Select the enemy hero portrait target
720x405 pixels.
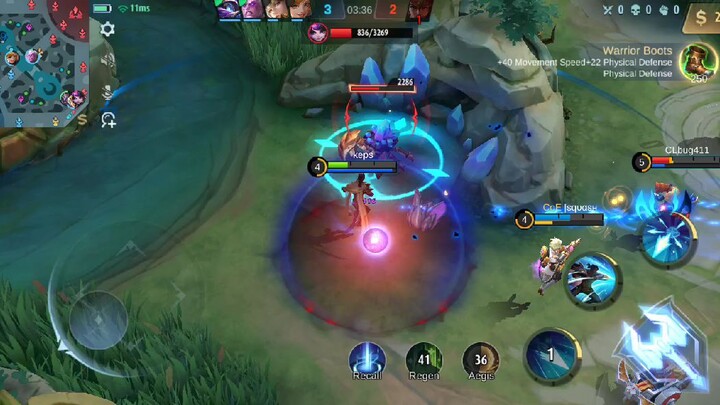point(318,33)
